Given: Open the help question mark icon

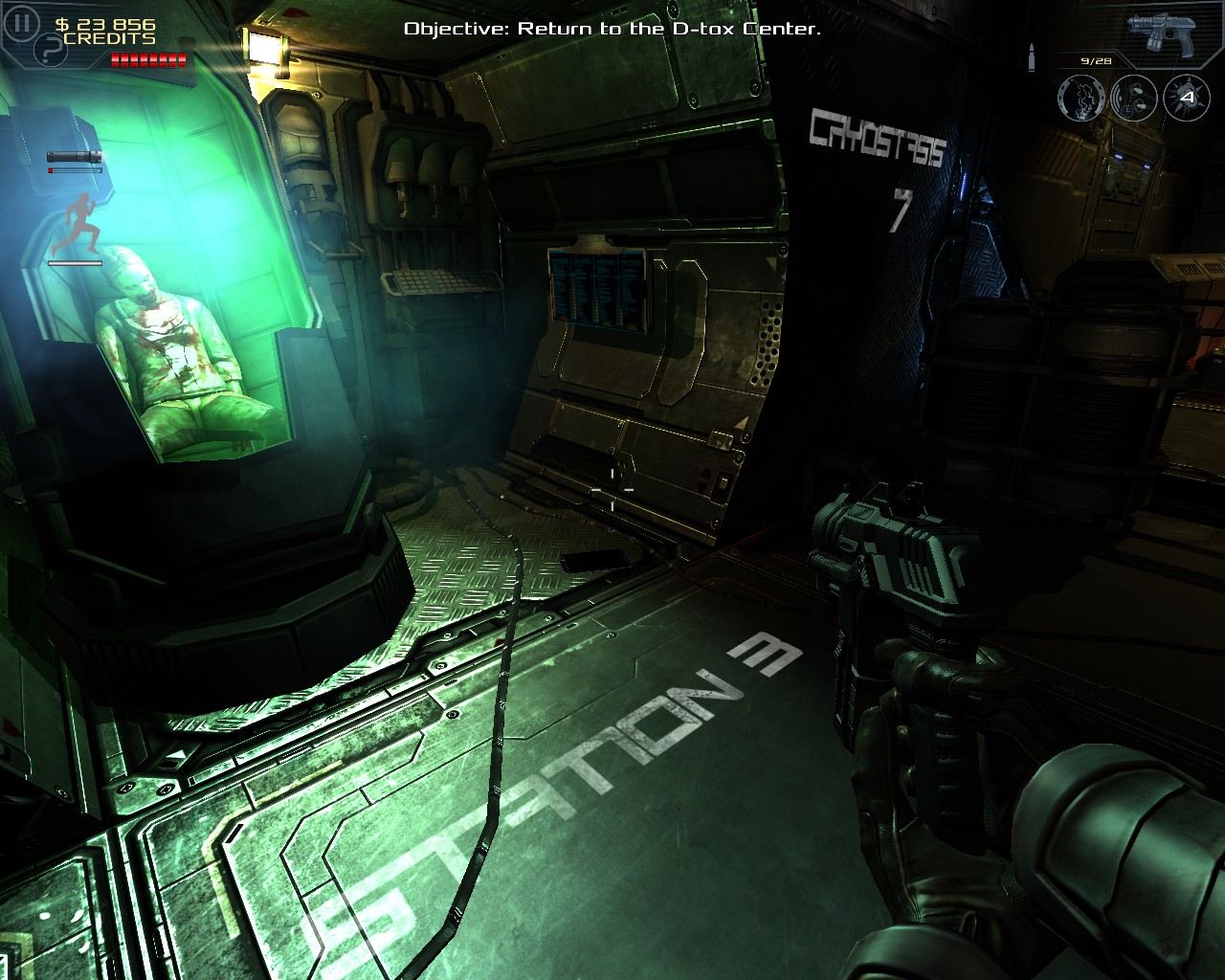Looking at the screenshot, I should tap(49, 48).
